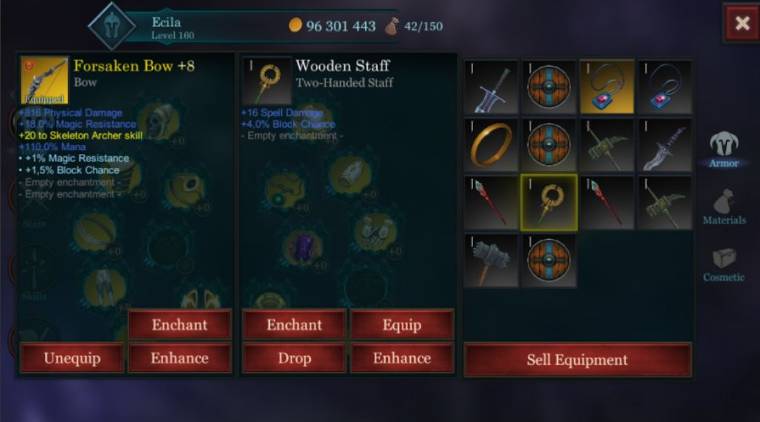This screenshot has width=760, height=422.
Task: Select the gold-highlighted amulet slot
Action: [x=607, y=87]
